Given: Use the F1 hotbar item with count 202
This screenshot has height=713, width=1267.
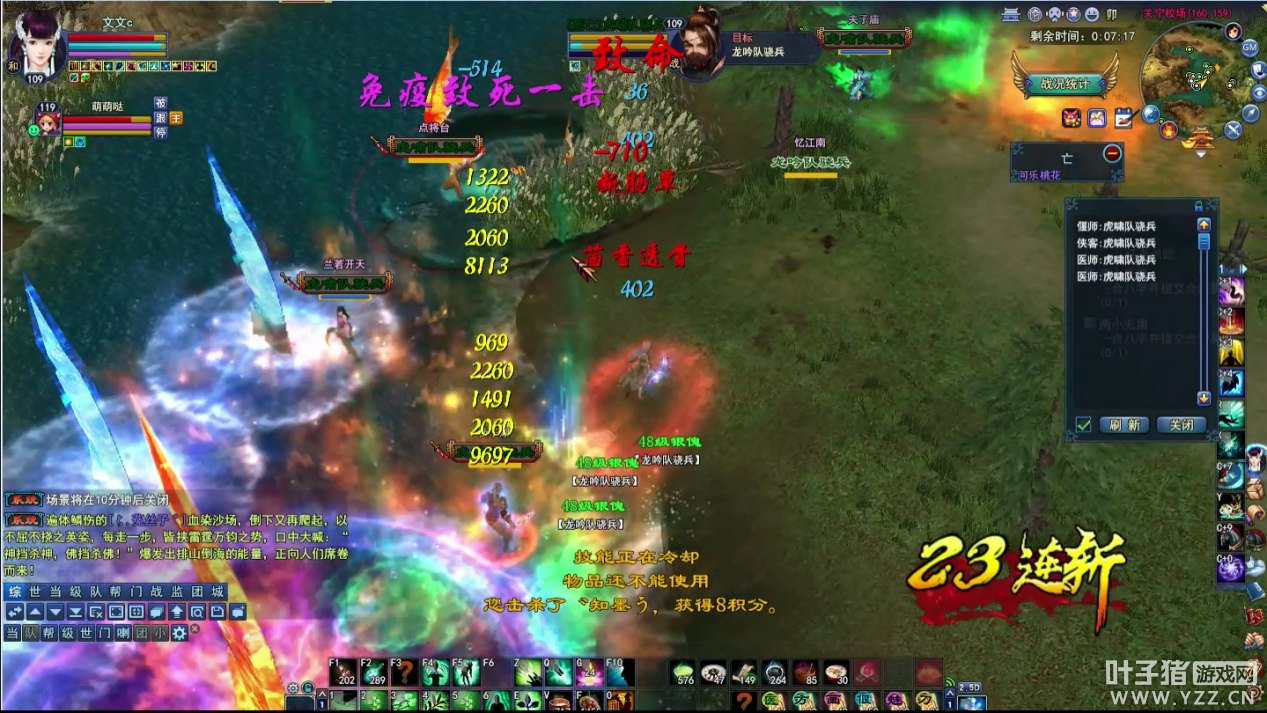Looking at the screenshot, I should click(x=343, y=672).
